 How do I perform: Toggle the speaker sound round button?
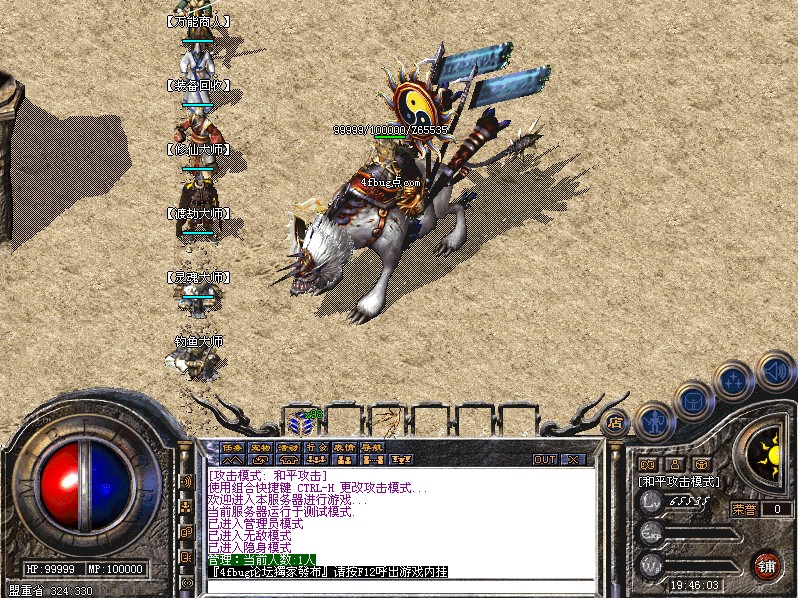pyautogui.click(x=776, y=370)
